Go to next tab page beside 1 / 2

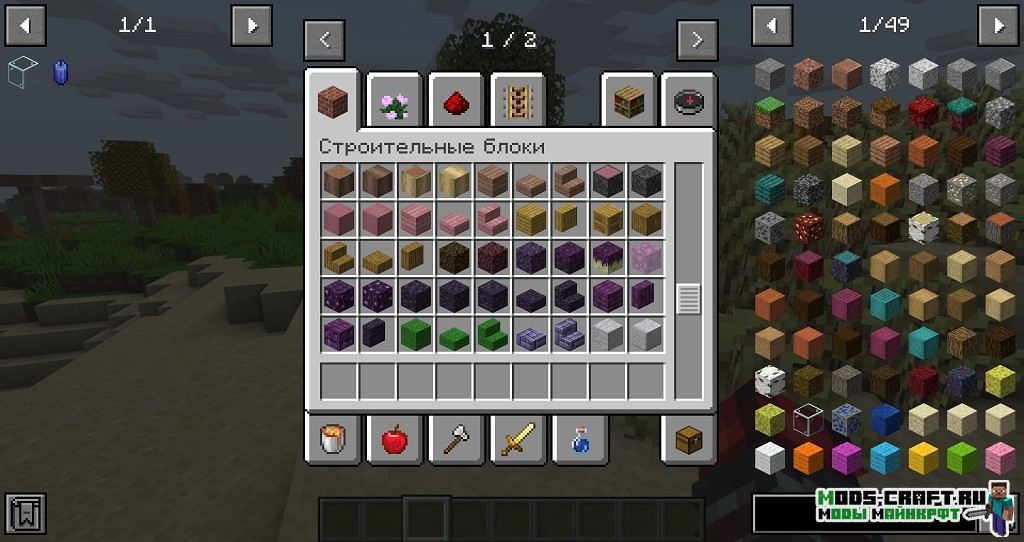pos(696,41)
